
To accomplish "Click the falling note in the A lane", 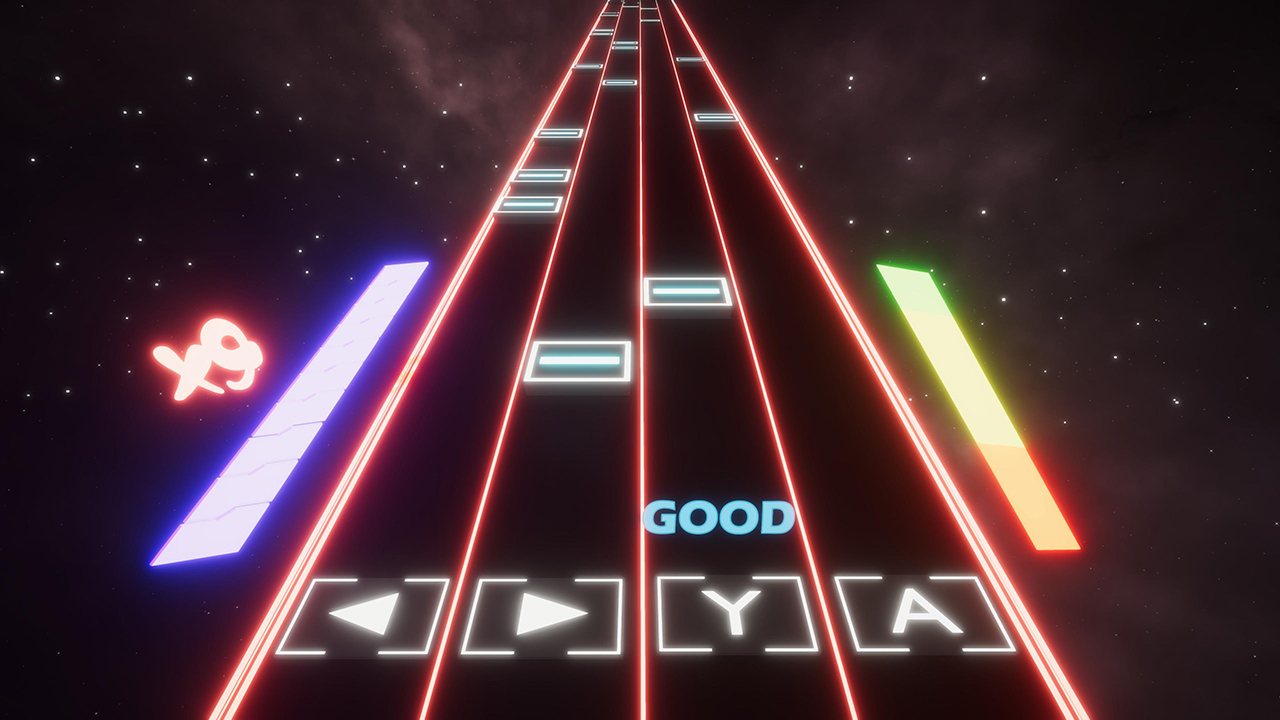I will [716, 118].
